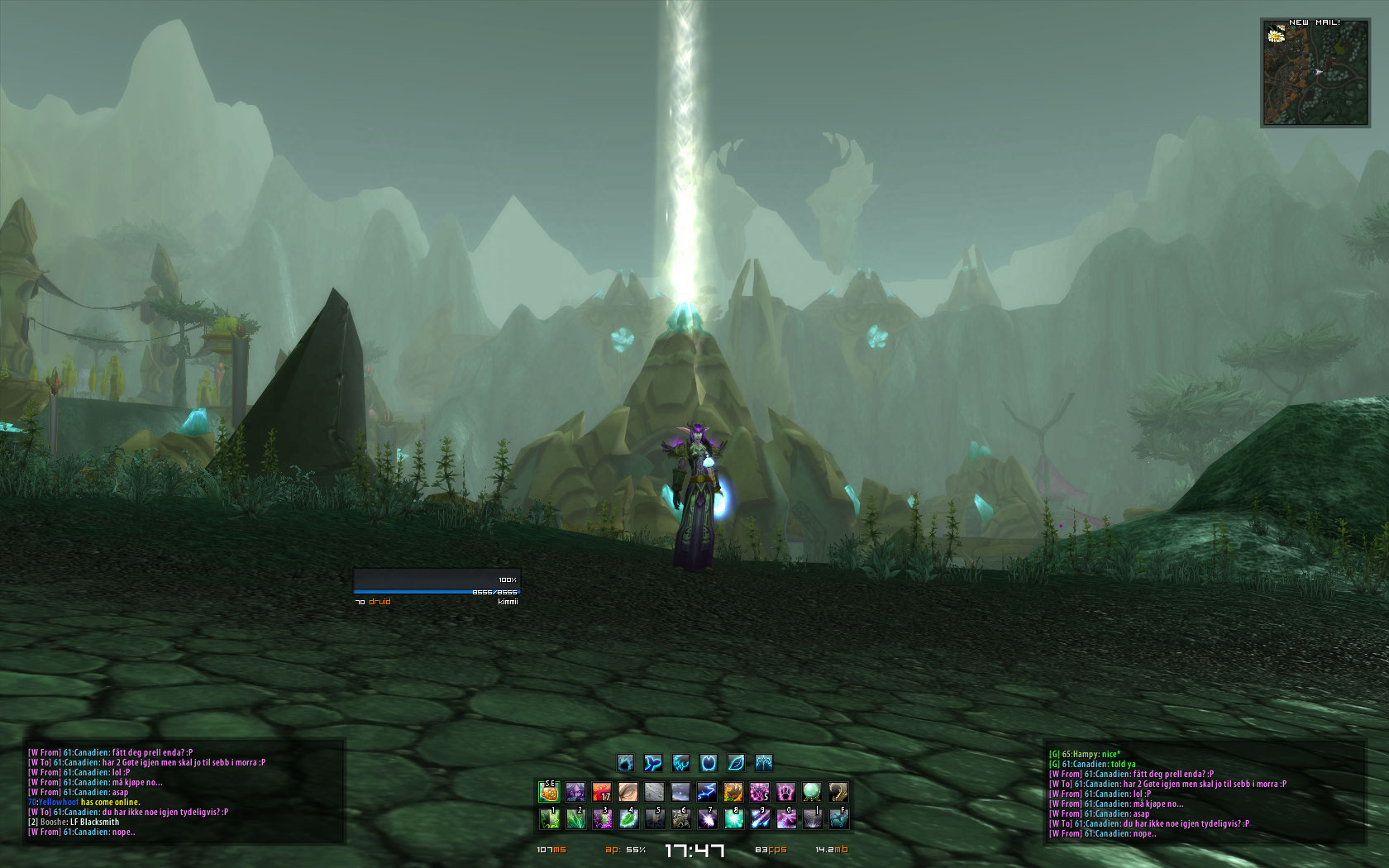1389x868 pixels.
Task: Activate the green crystal orb item
Action: [x=812, y=793]
